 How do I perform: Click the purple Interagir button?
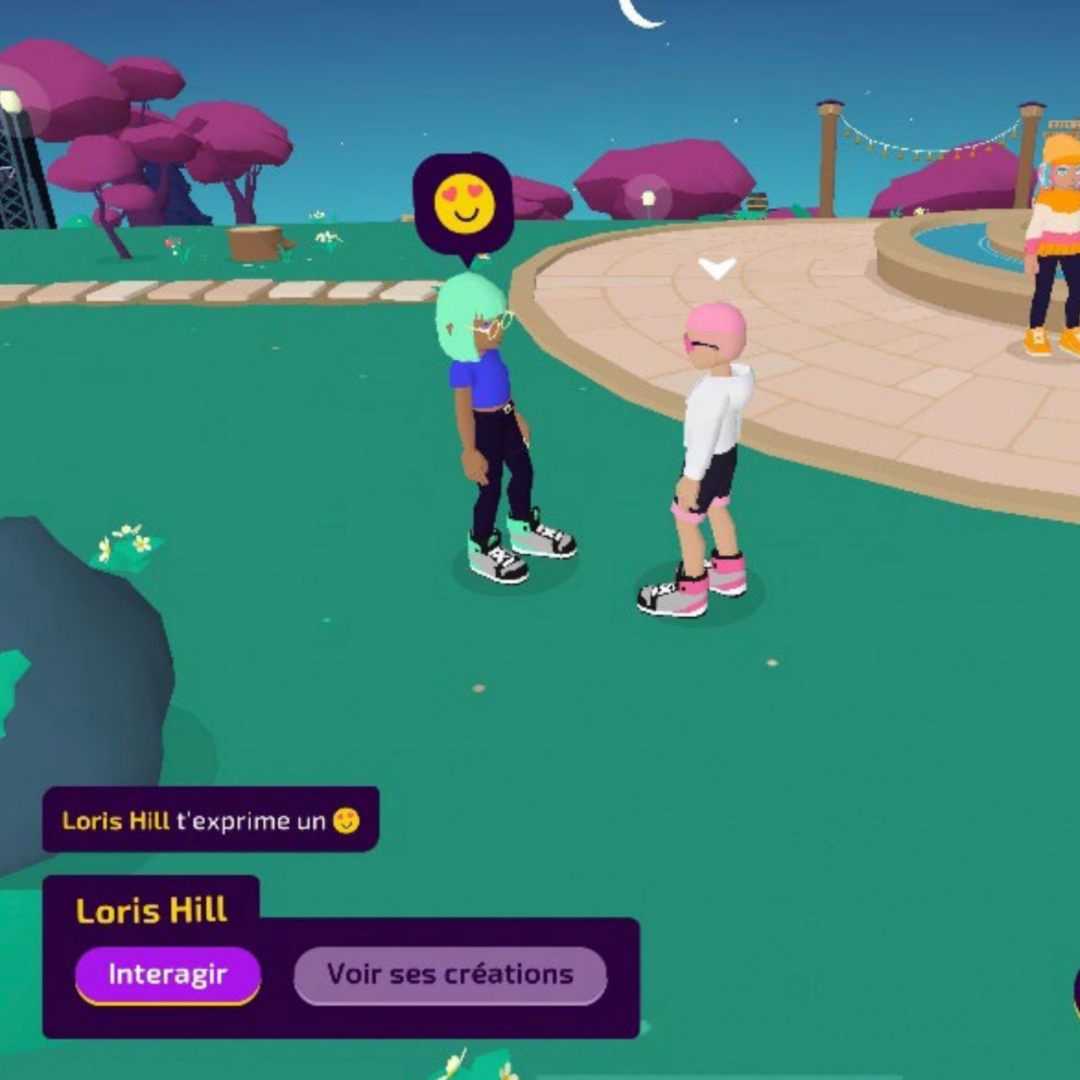point(168,974)
